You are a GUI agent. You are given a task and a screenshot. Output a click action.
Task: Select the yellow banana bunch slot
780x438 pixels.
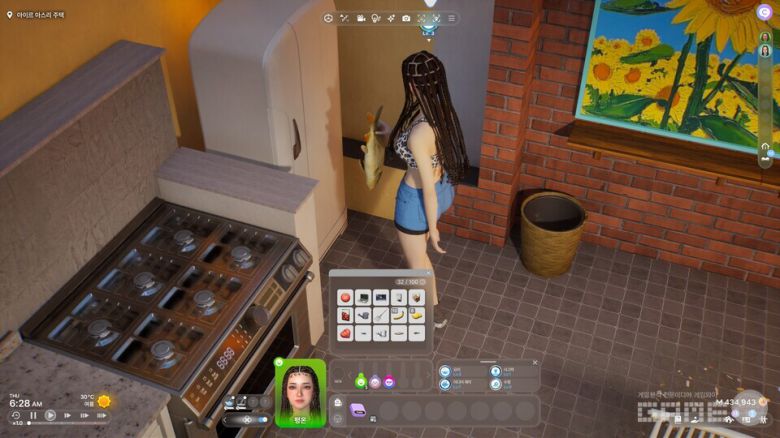[x=416, y=316]
